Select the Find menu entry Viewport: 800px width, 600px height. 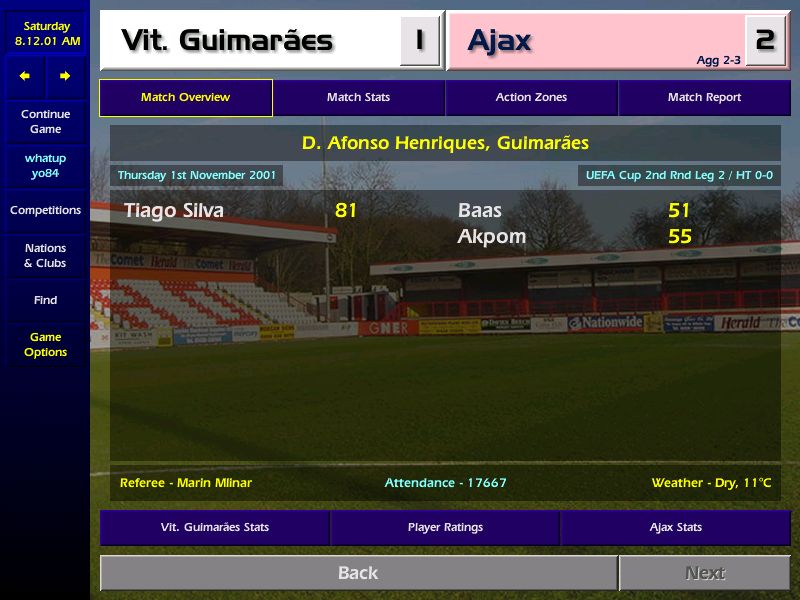point(45,300)
